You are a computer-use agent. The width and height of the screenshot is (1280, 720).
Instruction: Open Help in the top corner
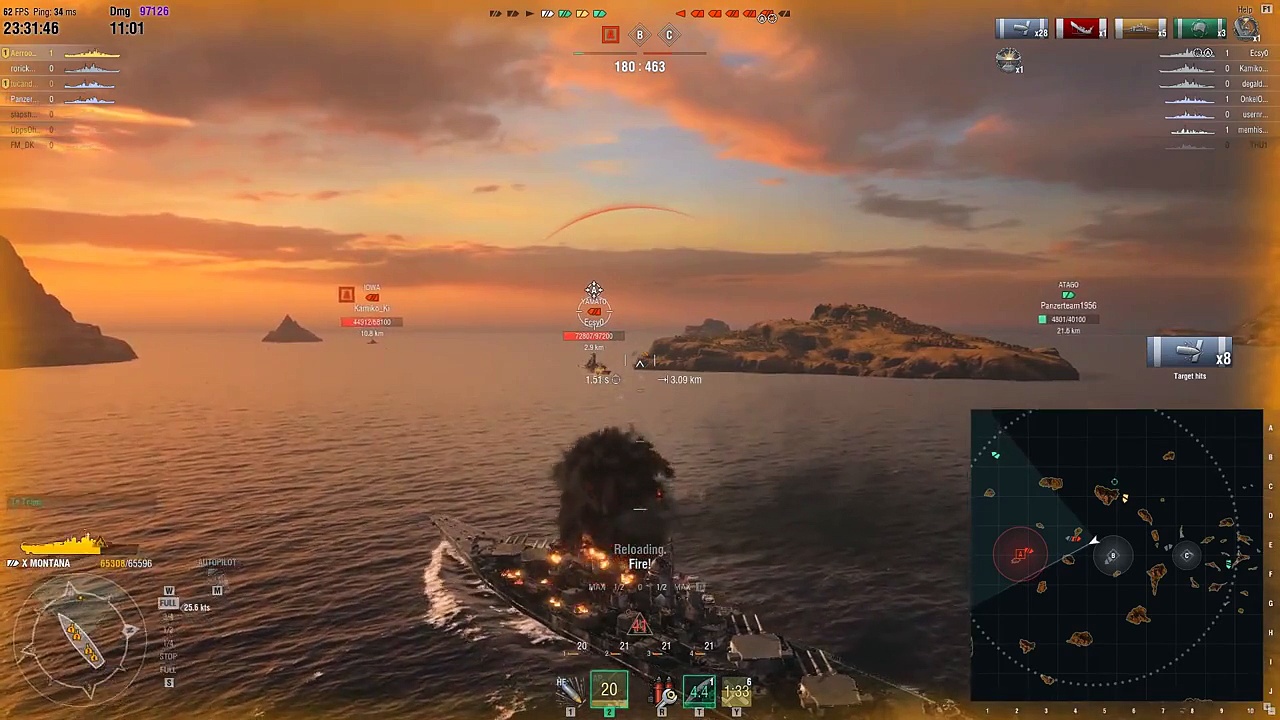[1245, 10]
